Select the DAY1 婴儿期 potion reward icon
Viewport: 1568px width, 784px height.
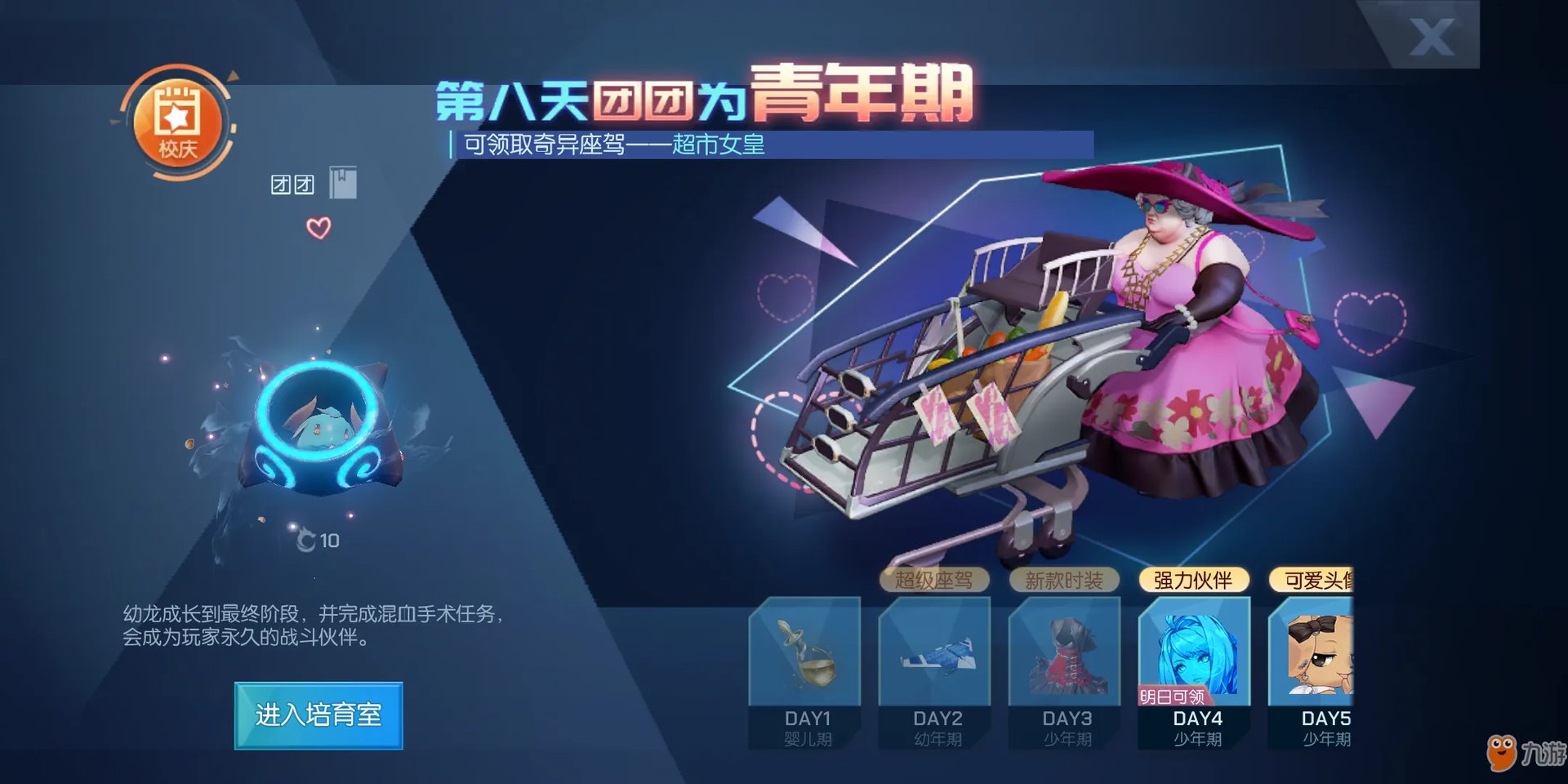804,652
